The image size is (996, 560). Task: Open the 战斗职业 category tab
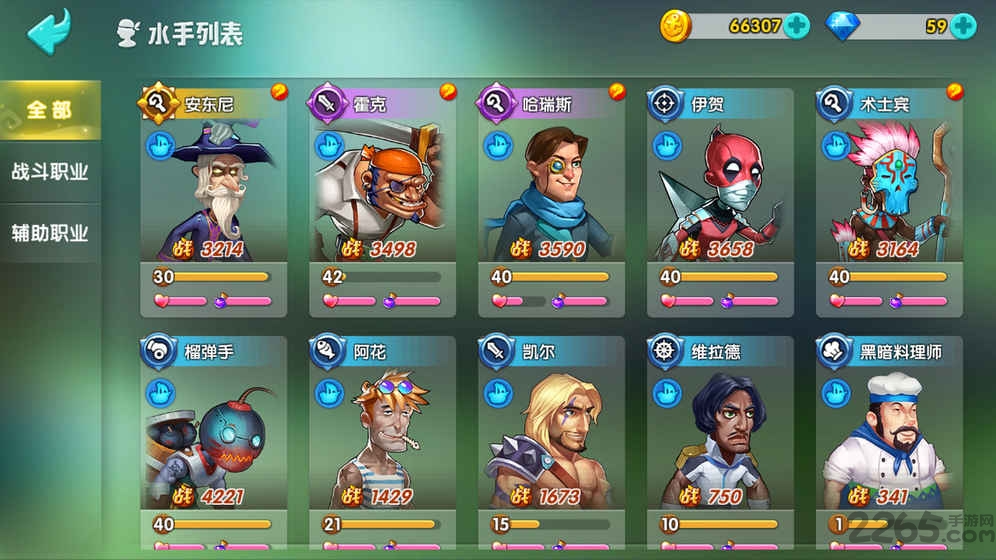pyautogui.click(x=50, y=171)
